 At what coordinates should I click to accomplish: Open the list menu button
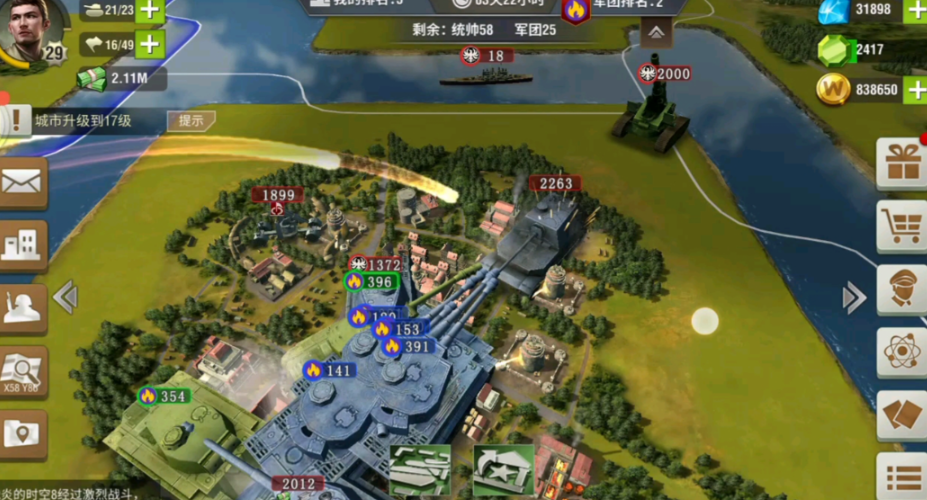pyautogui.click(x=902, y=476)
